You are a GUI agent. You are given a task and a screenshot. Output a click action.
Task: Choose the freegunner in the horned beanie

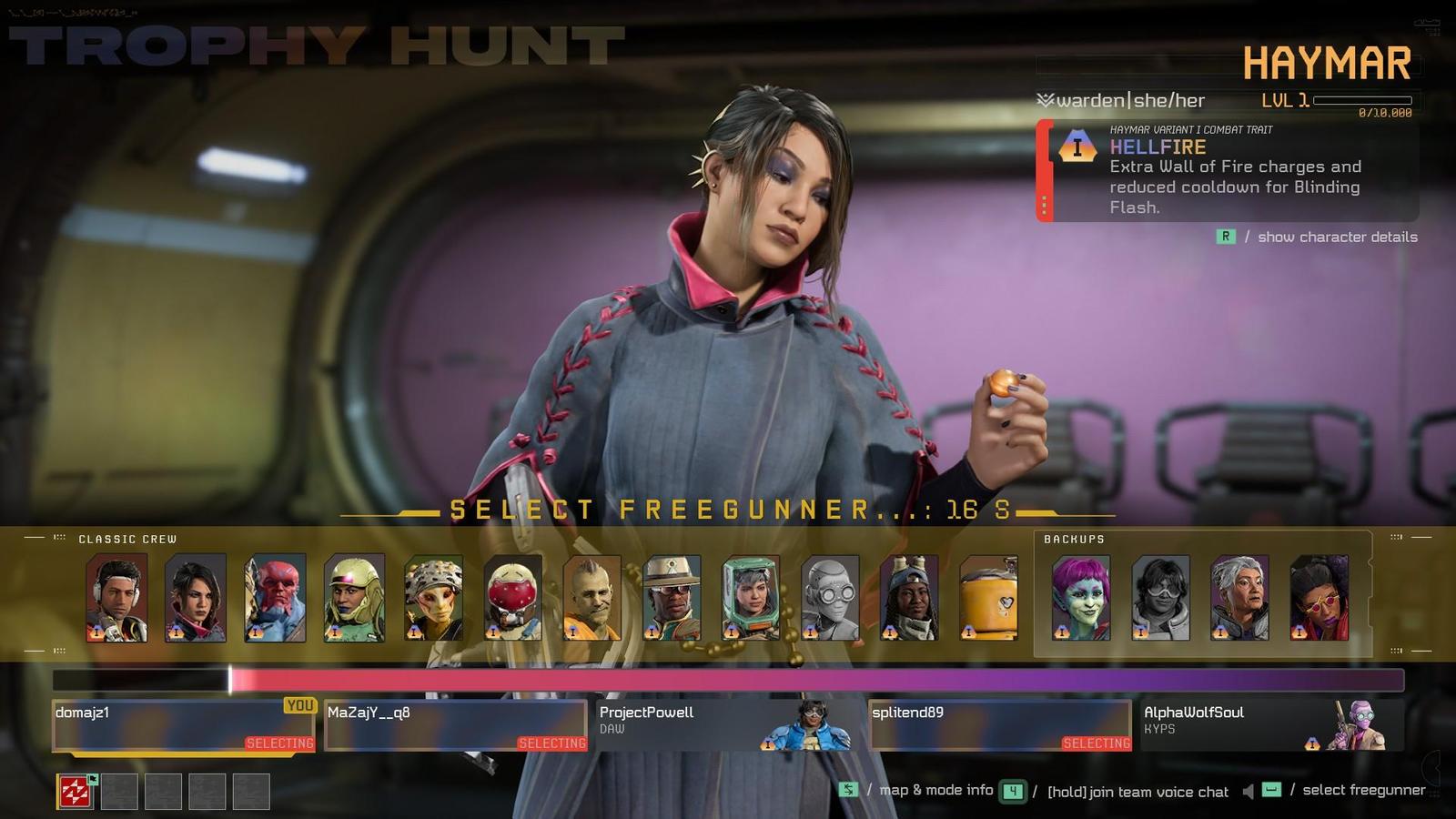pyautogui.click(x=909, y=598)
